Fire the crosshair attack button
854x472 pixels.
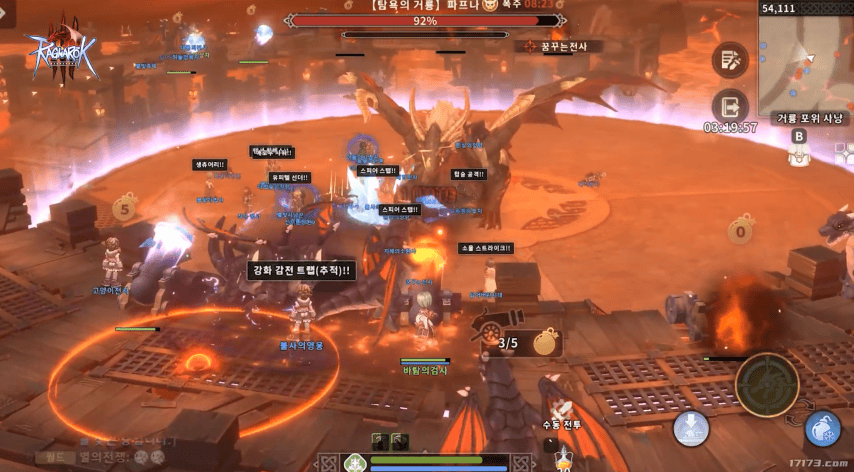click(x=767, y=385)
